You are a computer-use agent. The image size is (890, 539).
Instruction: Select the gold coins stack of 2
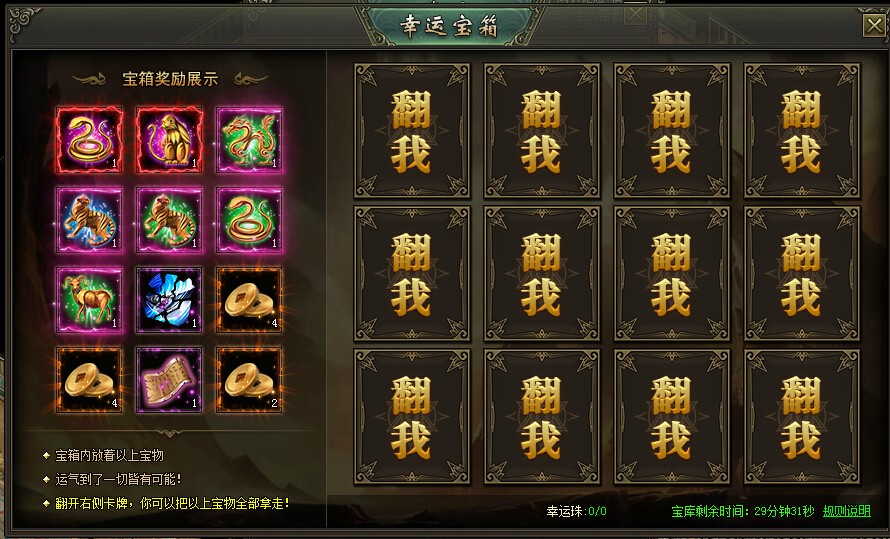[x=249, y=379]
